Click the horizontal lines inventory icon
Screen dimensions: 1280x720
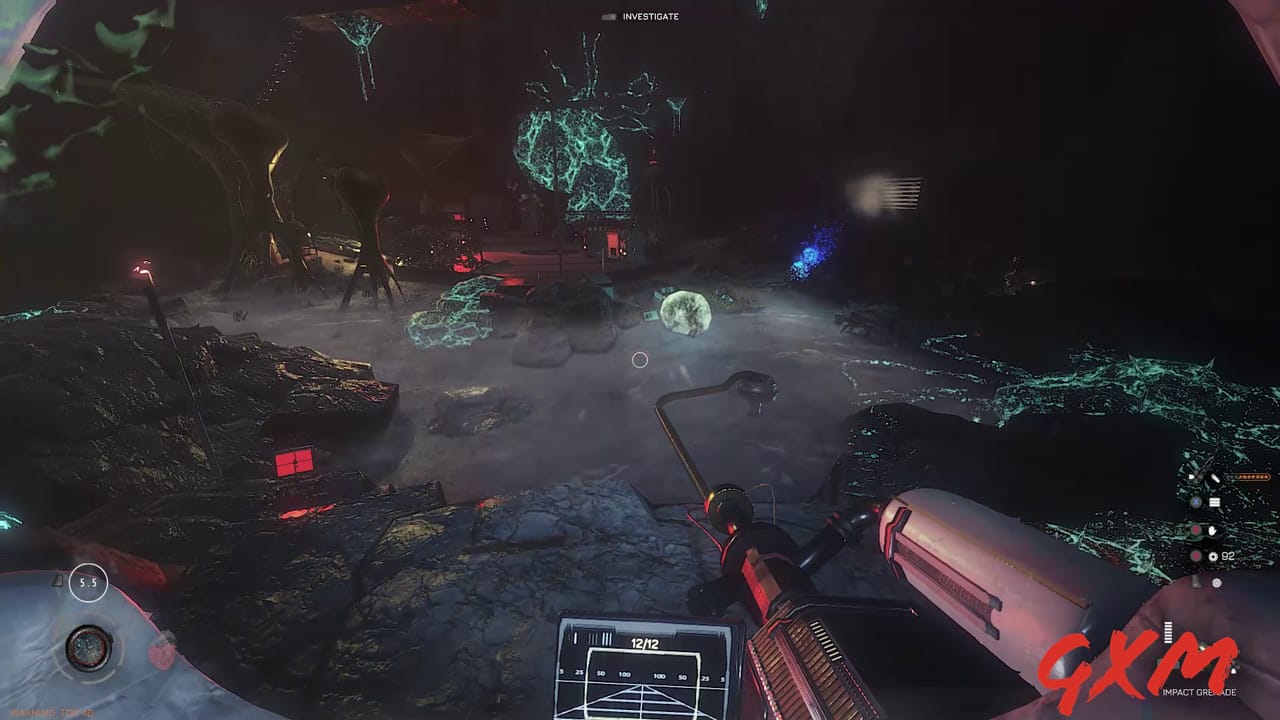1214,502
